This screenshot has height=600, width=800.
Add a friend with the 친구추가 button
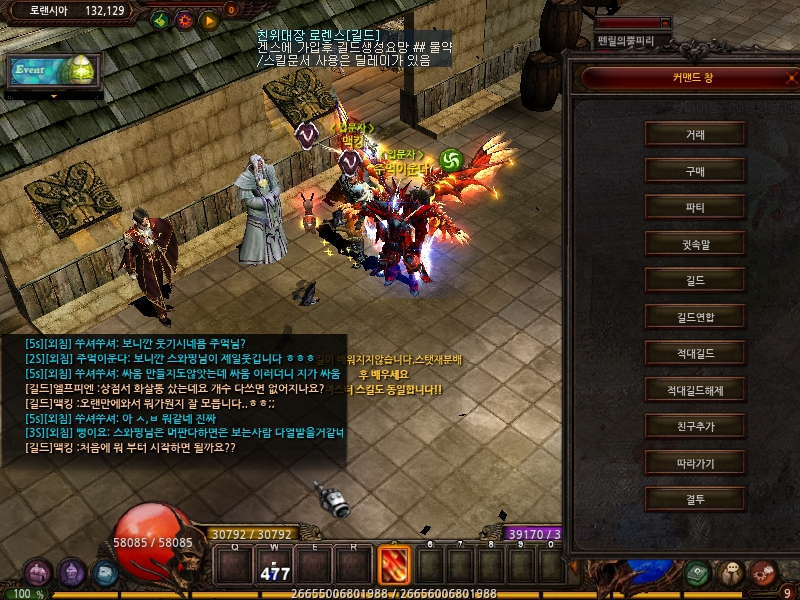point(695,426)
